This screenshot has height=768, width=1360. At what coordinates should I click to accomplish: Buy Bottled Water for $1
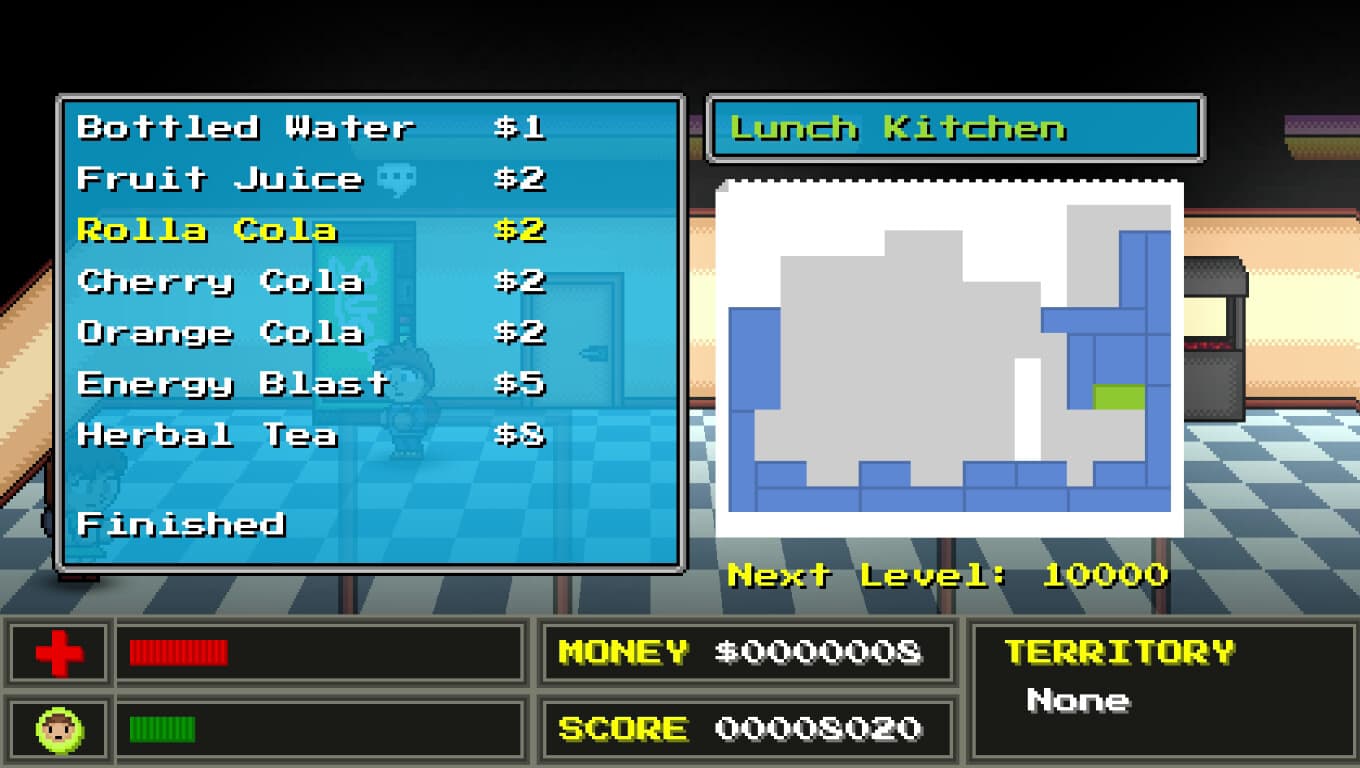(246, 127)
